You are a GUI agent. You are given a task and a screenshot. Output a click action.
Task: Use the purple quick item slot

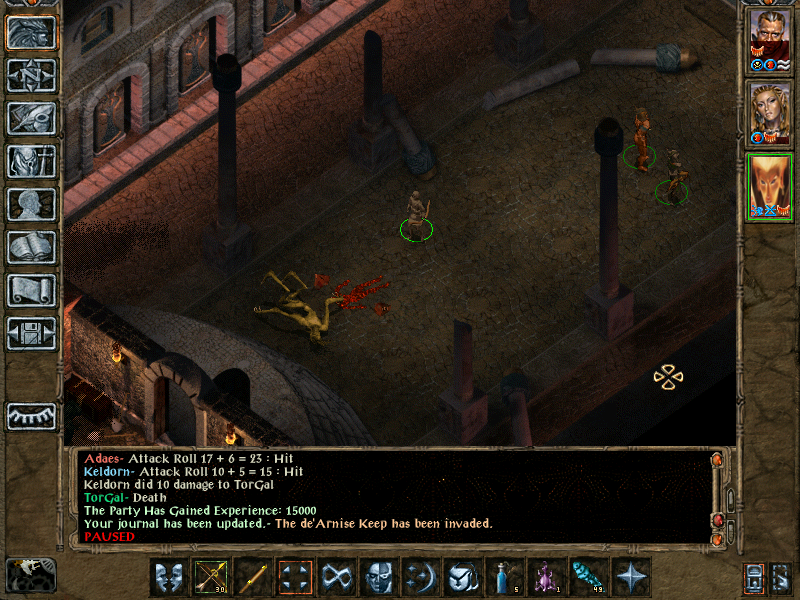(x=547, y=577)
